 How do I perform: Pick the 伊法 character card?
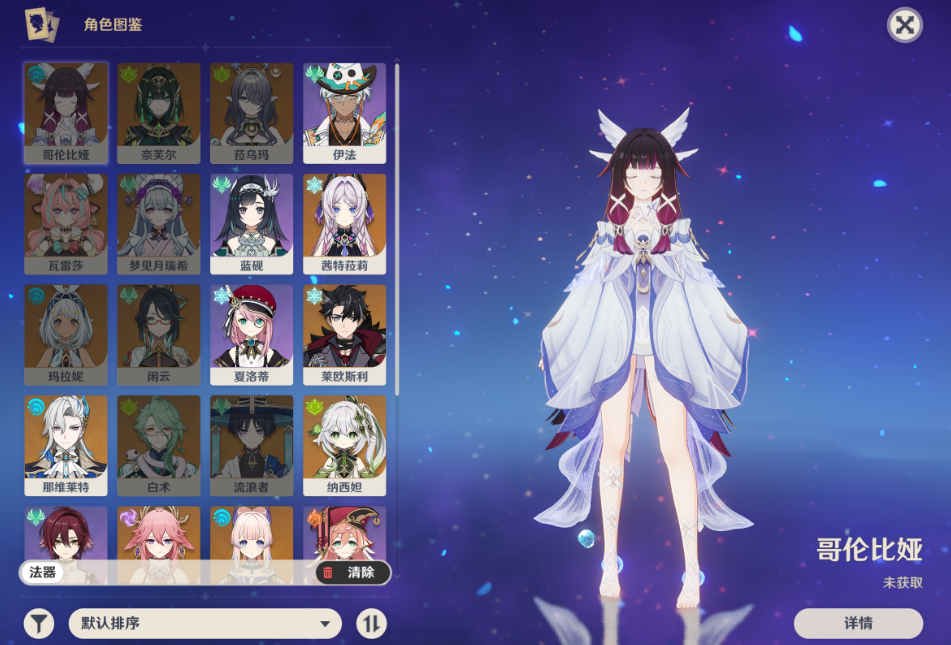click(x=344, y=113)
